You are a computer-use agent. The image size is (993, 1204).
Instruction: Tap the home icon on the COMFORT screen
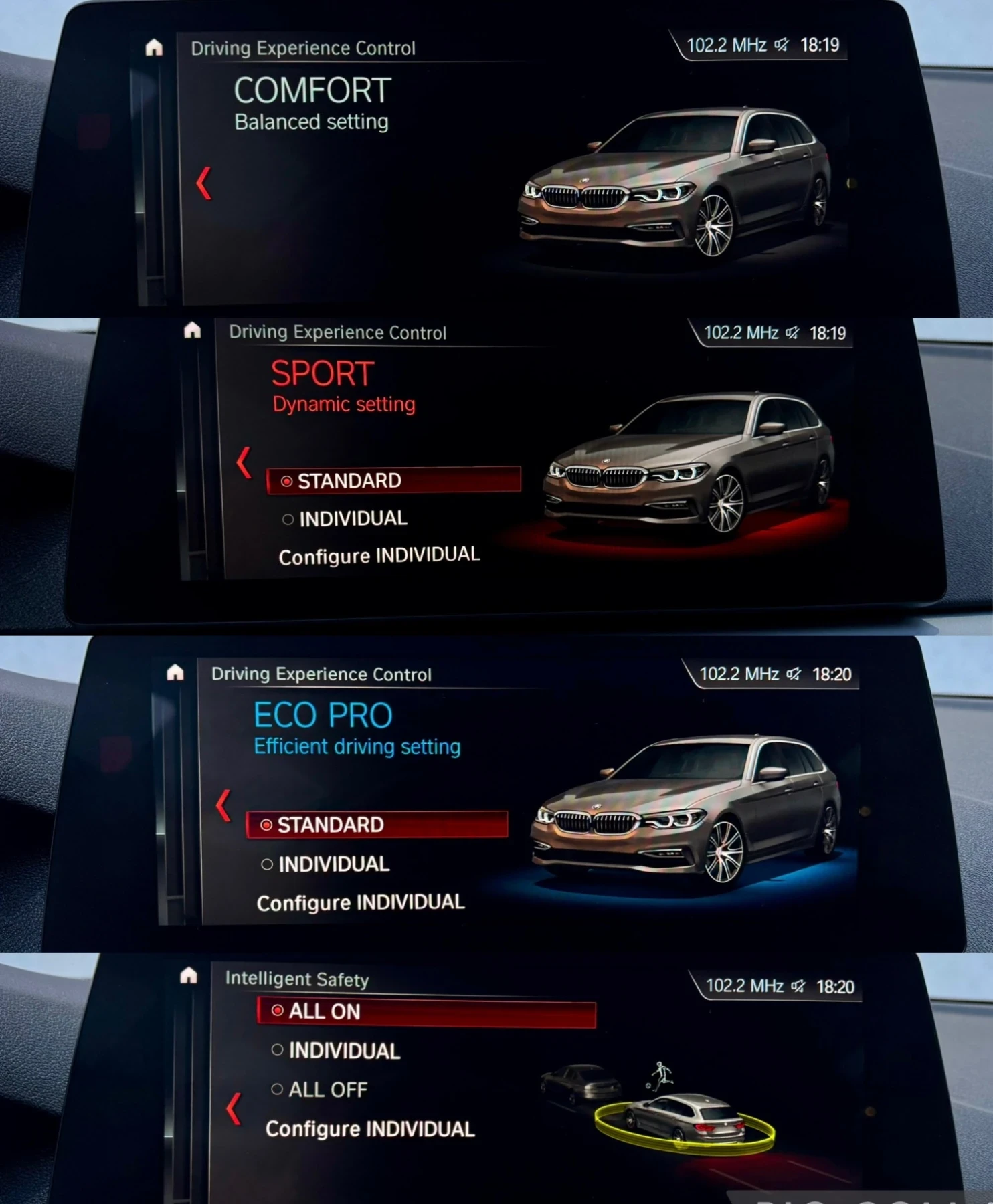pyautogui.click(x=154, y=47)
